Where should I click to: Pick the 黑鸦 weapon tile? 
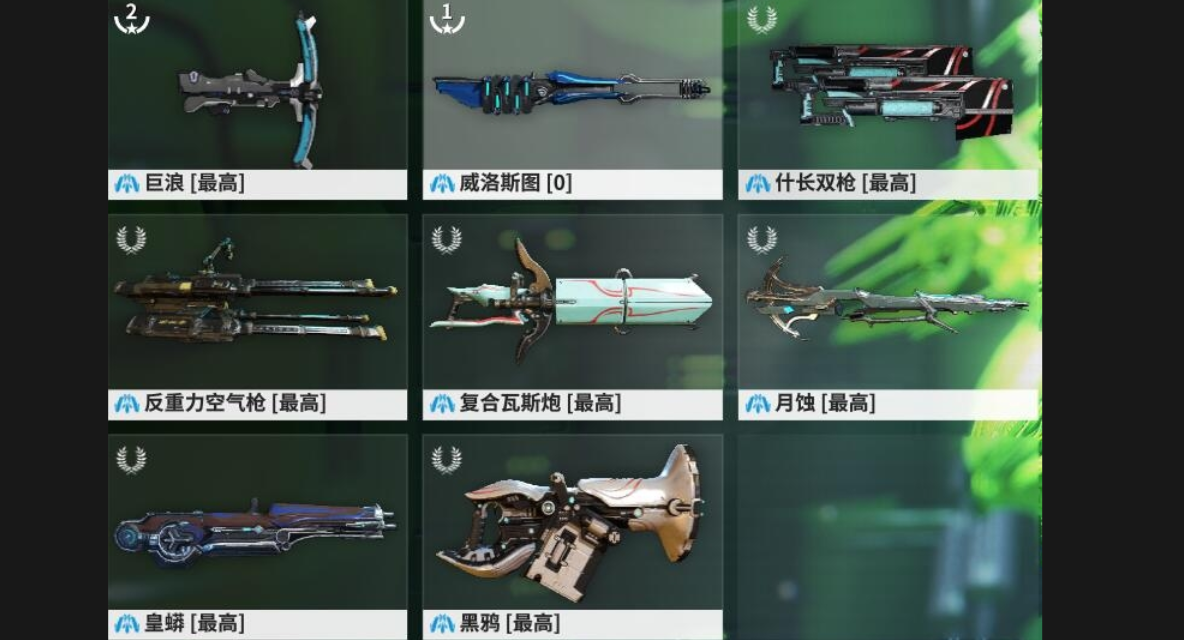572,530
